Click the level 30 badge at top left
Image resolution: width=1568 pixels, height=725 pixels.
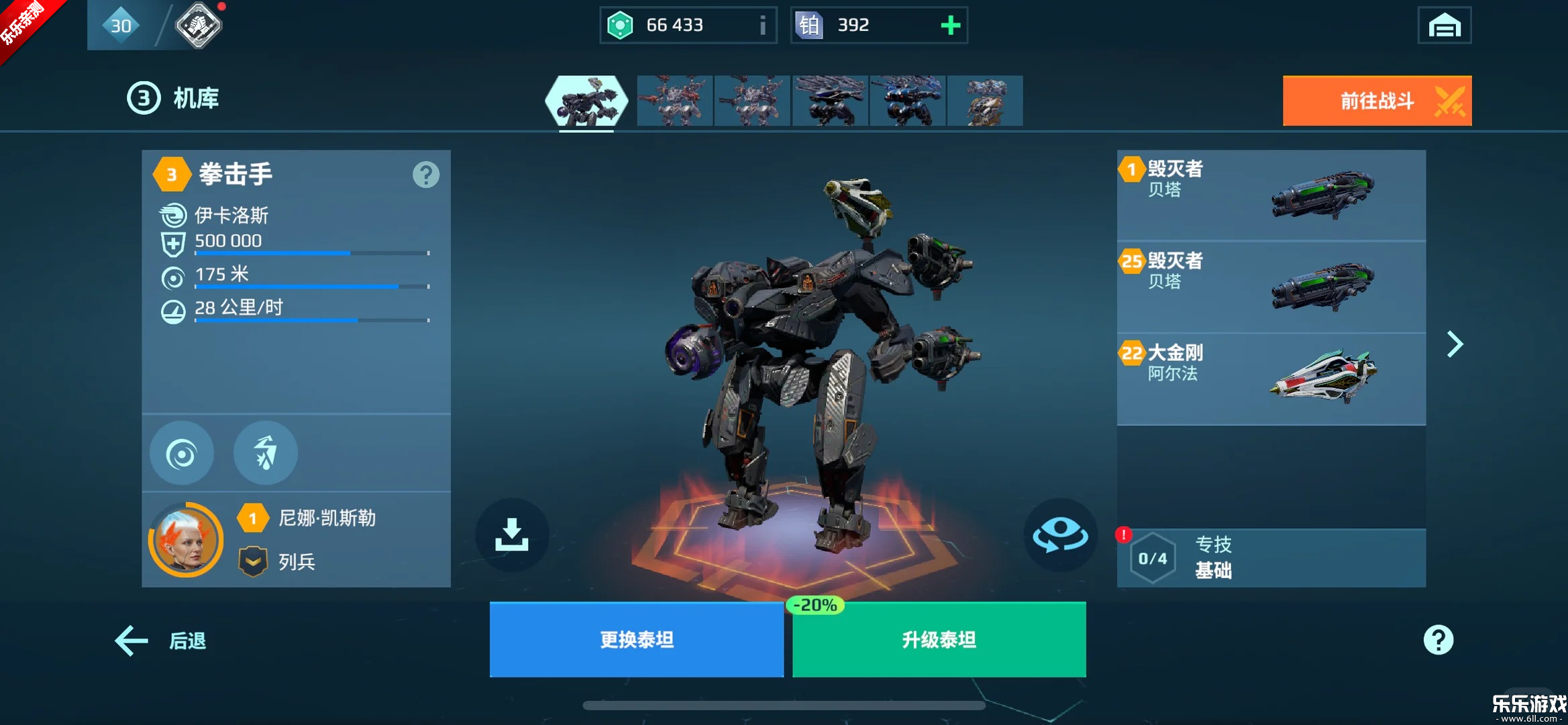(x=121, y=24)
